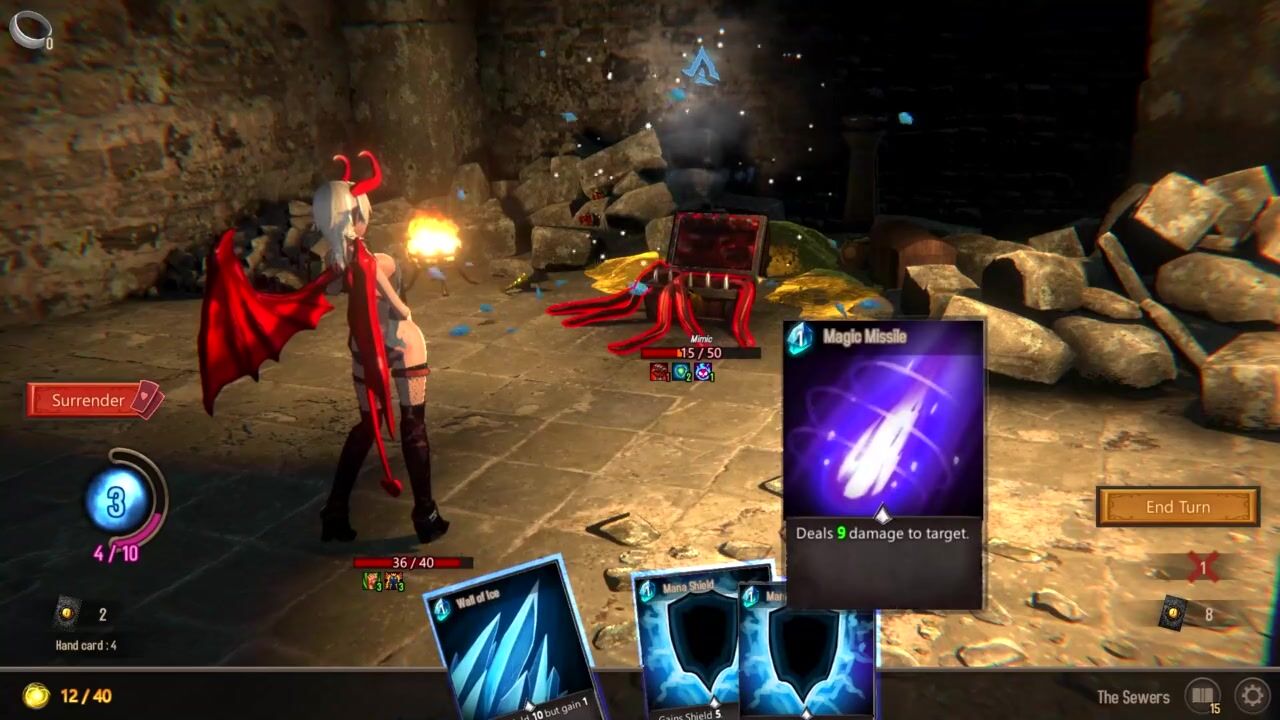Open the draw pile card icon
The width and height of the screenshot is (1280, 720).
pos(67,613)
